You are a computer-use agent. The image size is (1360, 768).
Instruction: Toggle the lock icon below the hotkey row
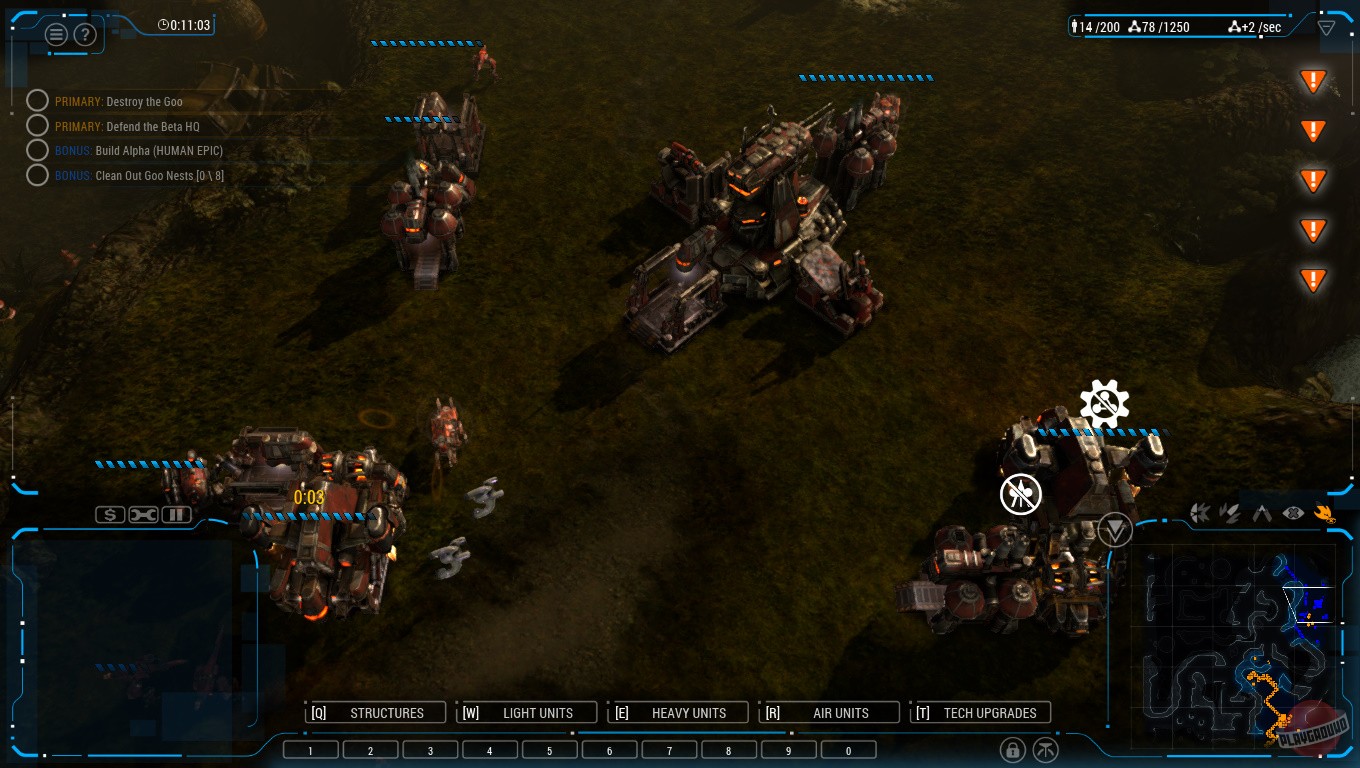(1012, 749)
